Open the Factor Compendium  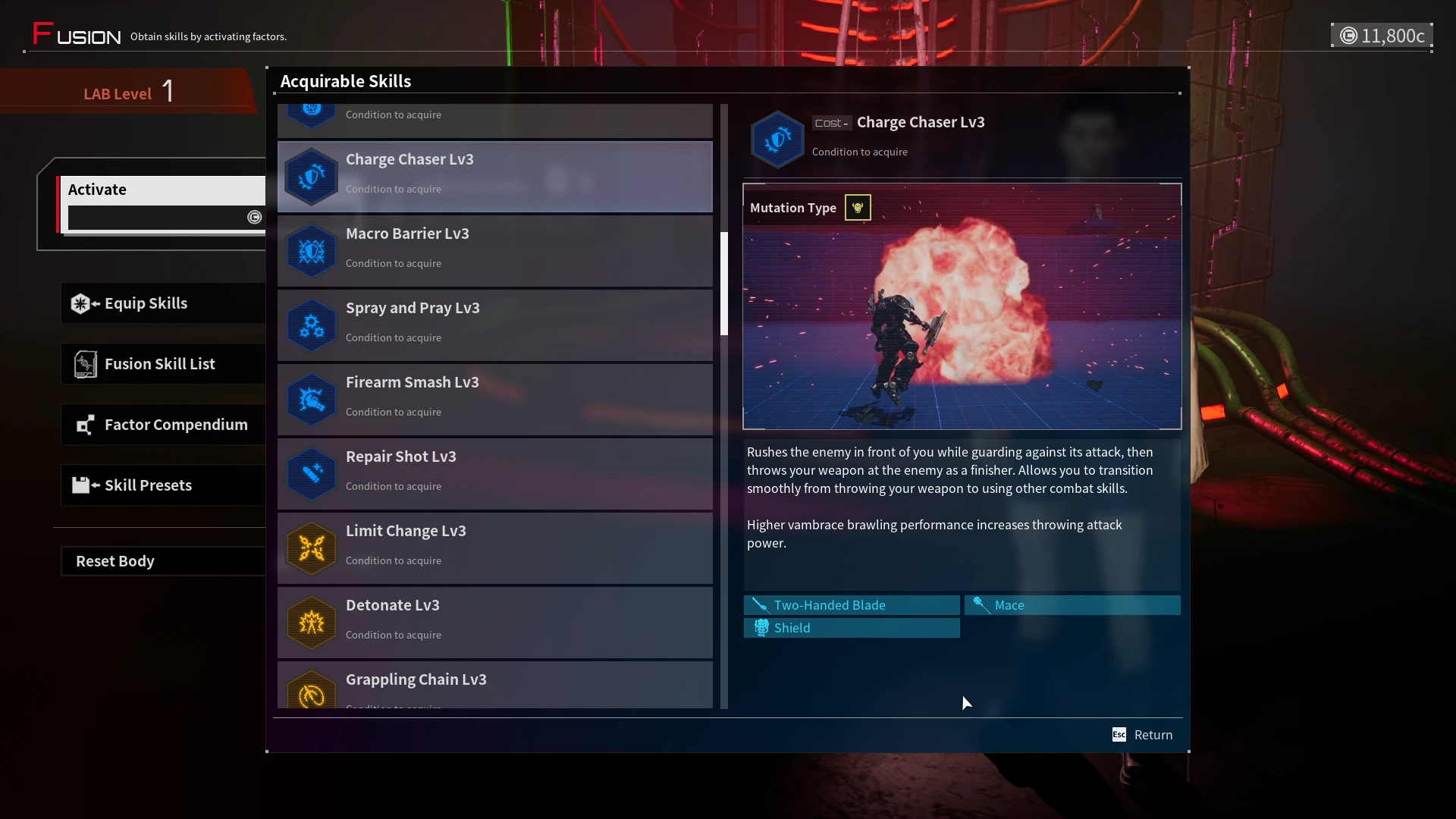[x=163, y=425]
